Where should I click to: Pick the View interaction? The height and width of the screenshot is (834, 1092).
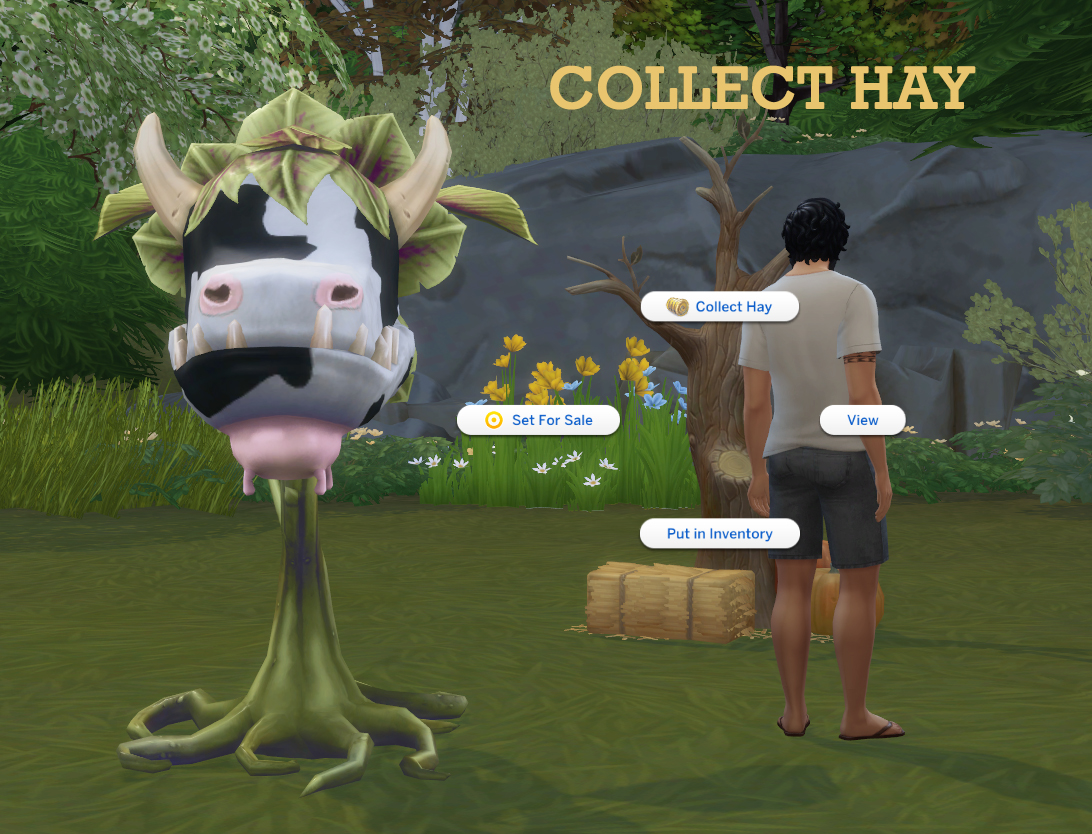pyautogui.click(x=862, y=420)
